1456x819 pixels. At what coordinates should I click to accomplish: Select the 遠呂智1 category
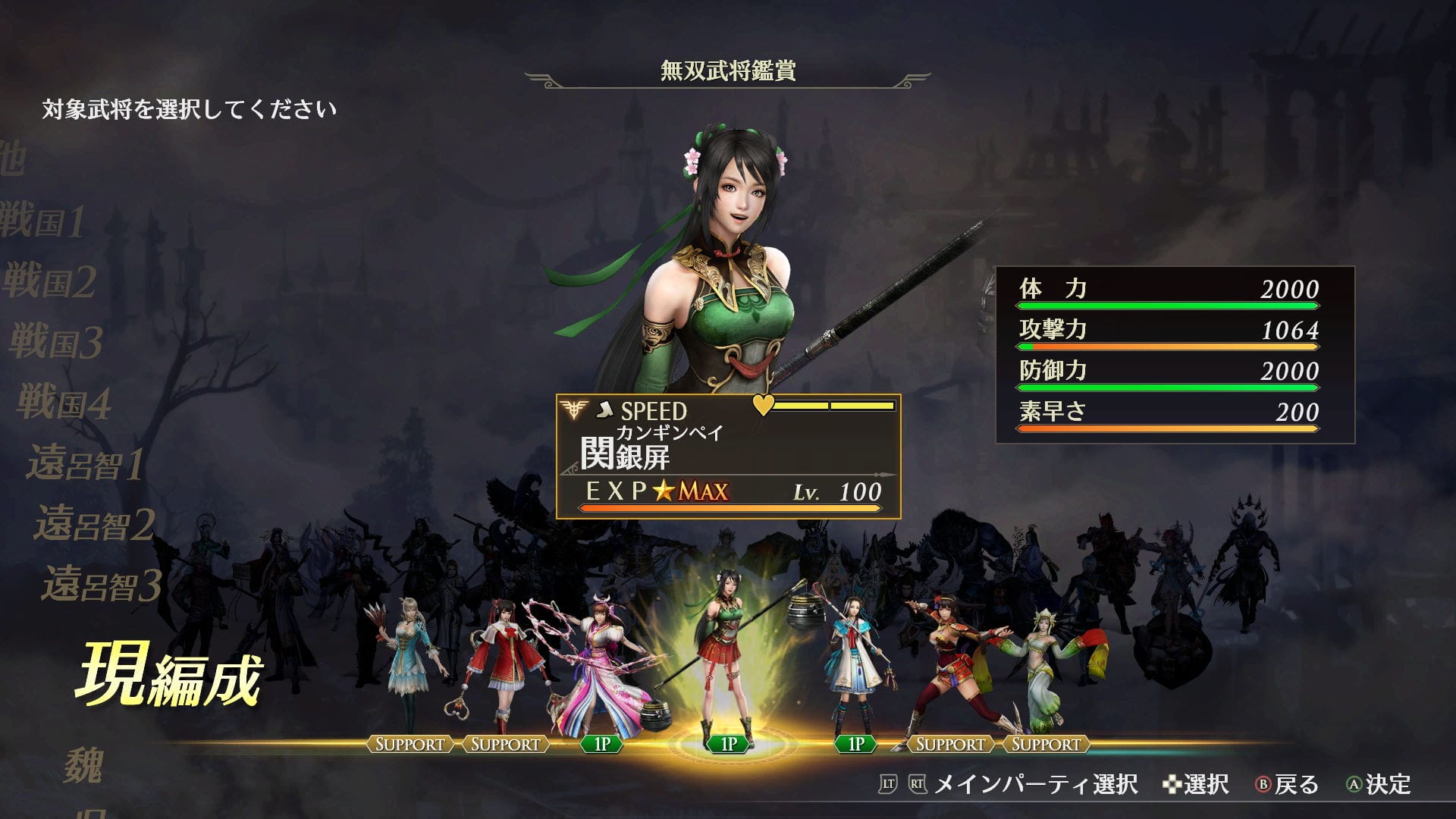86,463
